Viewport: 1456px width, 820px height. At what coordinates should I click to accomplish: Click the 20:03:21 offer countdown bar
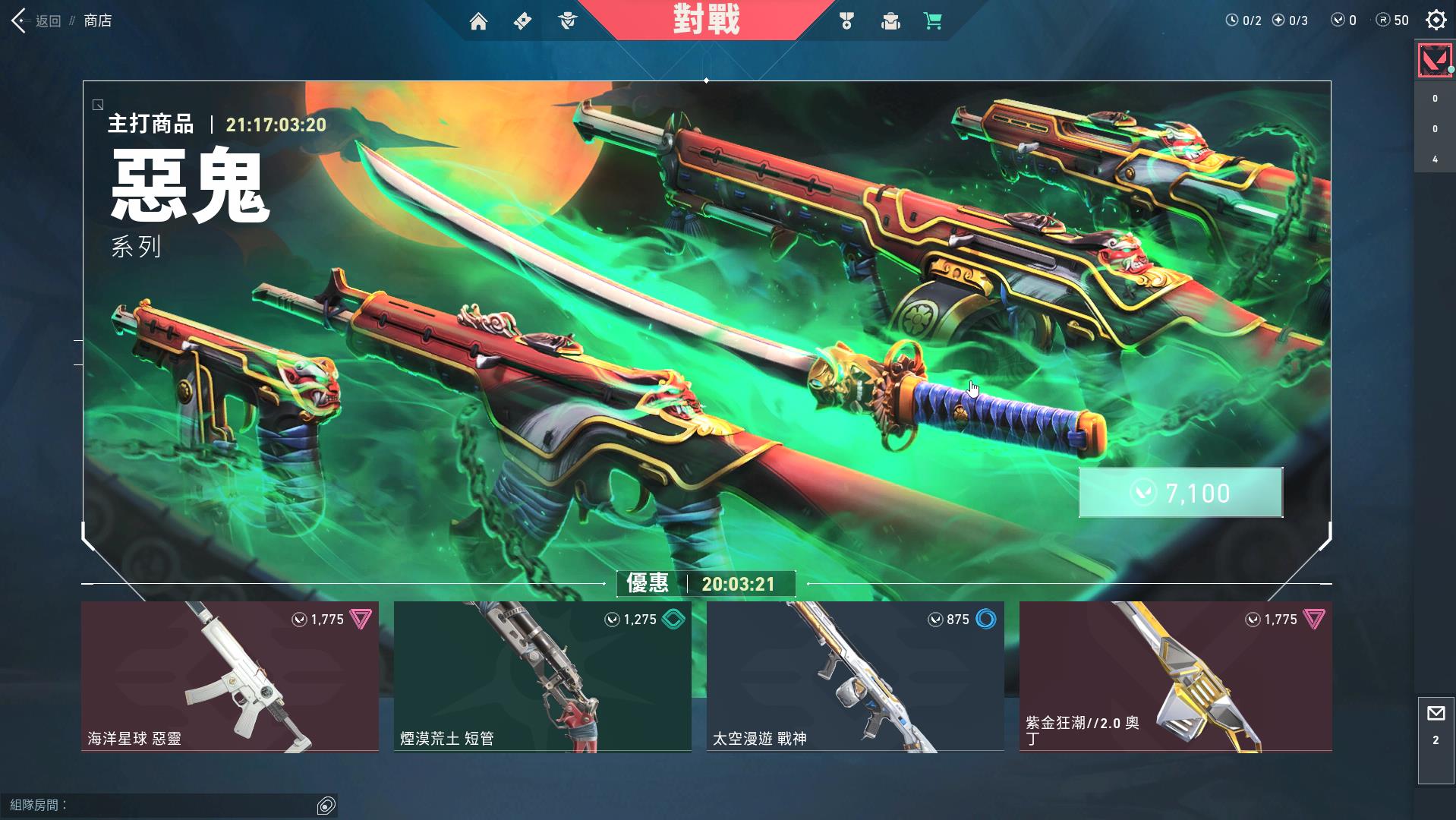(739, 584)
